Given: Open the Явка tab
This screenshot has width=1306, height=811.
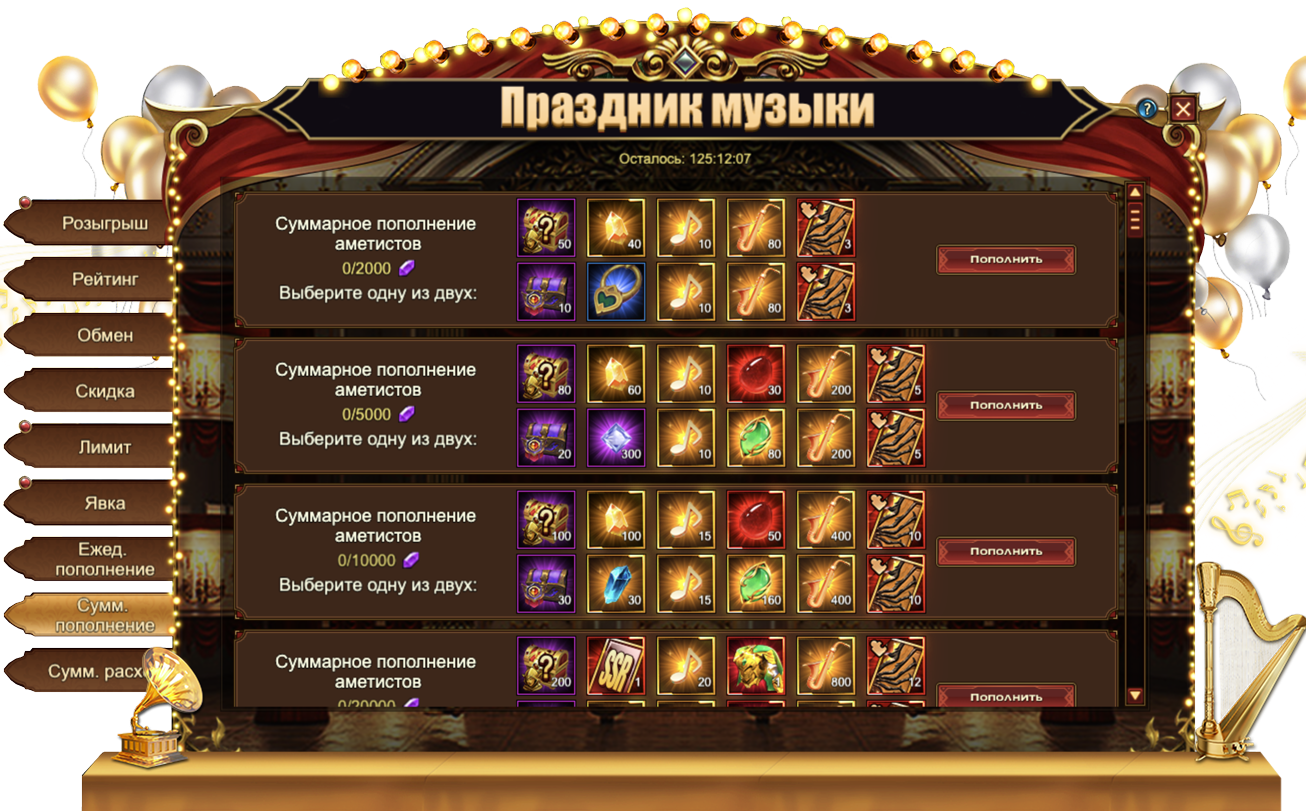Looking at the screenshot, I should pyautogui.click(x=103, y=504).
